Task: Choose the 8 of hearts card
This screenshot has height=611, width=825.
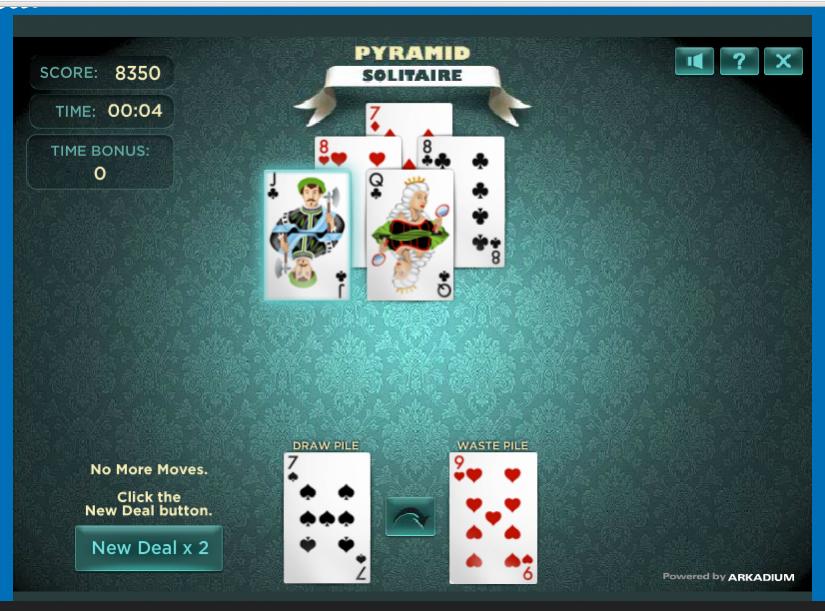Action: pos(340,153)
